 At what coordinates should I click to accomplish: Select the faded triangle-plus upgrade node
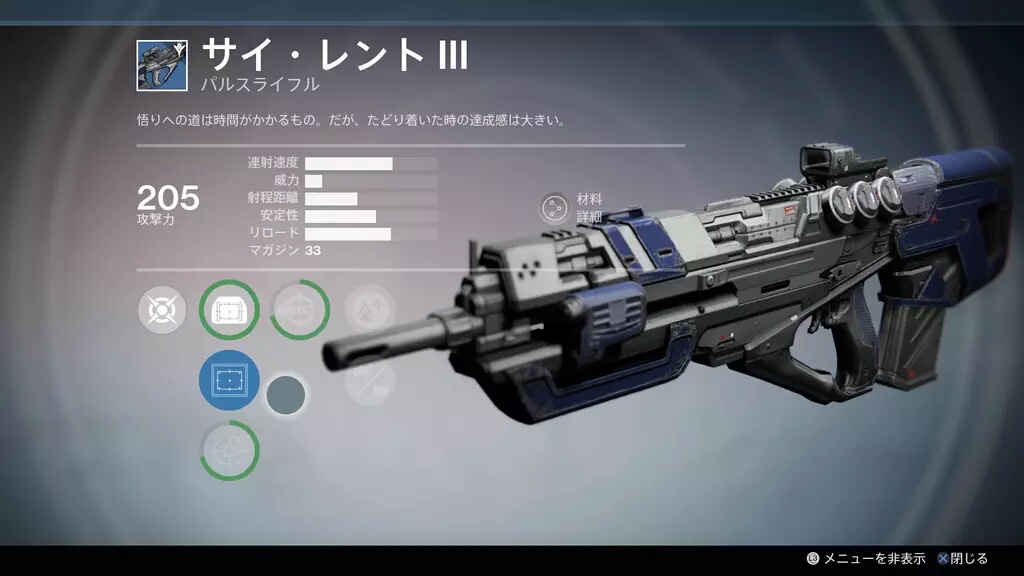tap(370, 310)
